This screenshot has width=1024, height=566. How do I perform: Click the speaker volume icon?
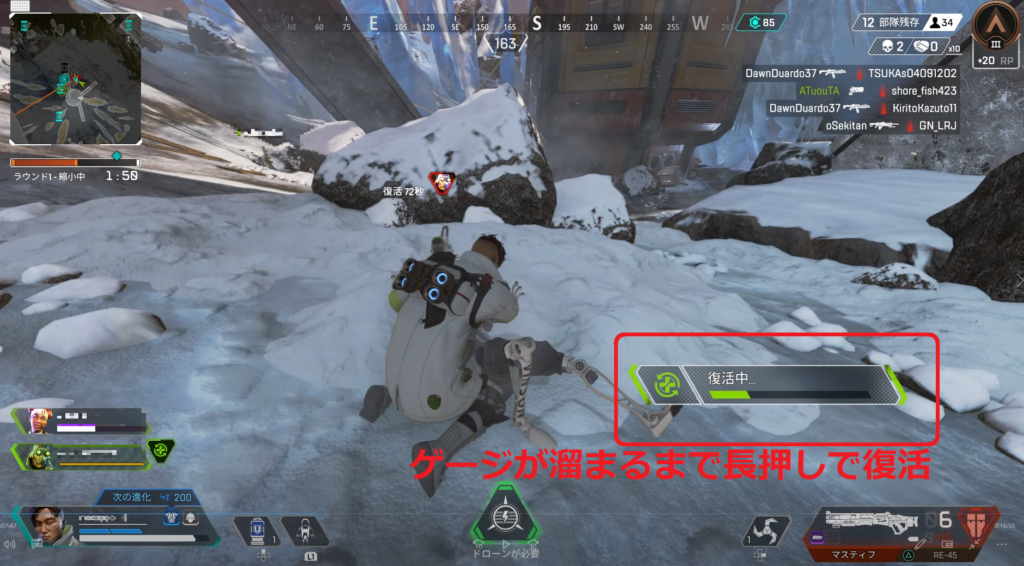pos(9,545)
